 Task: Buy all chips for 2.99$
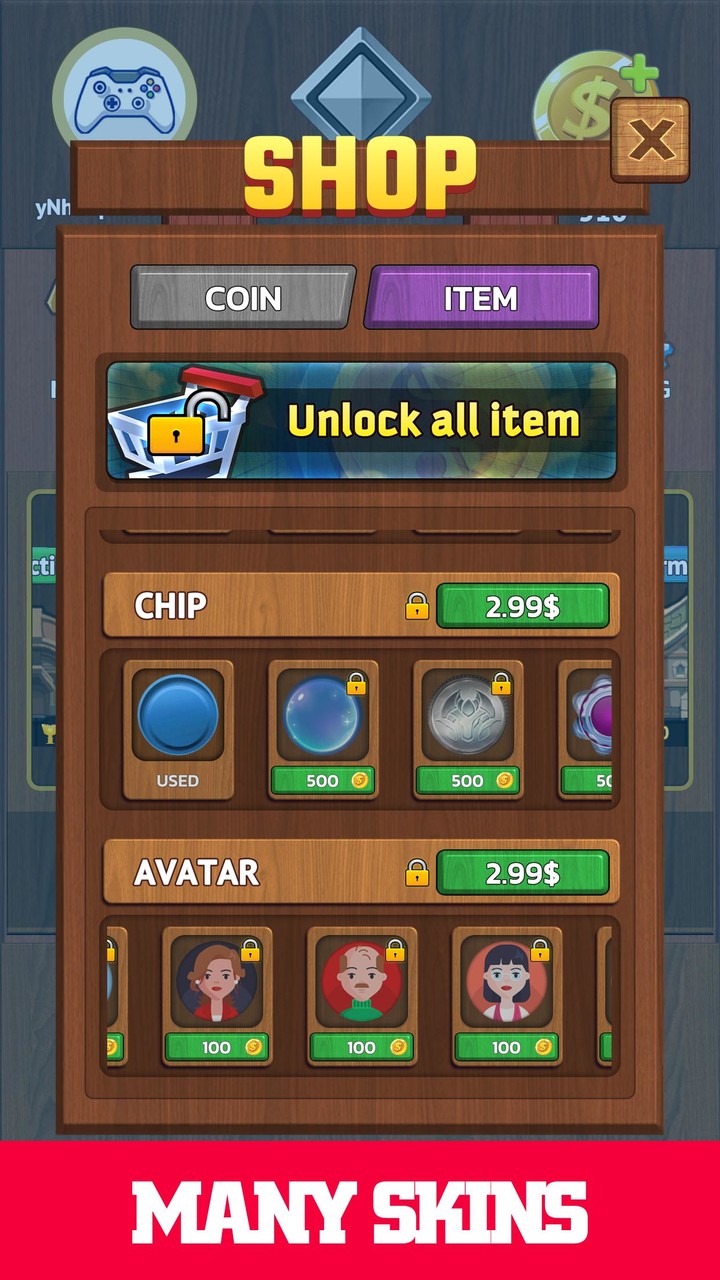pyautogui.click(x=522, y=606)
